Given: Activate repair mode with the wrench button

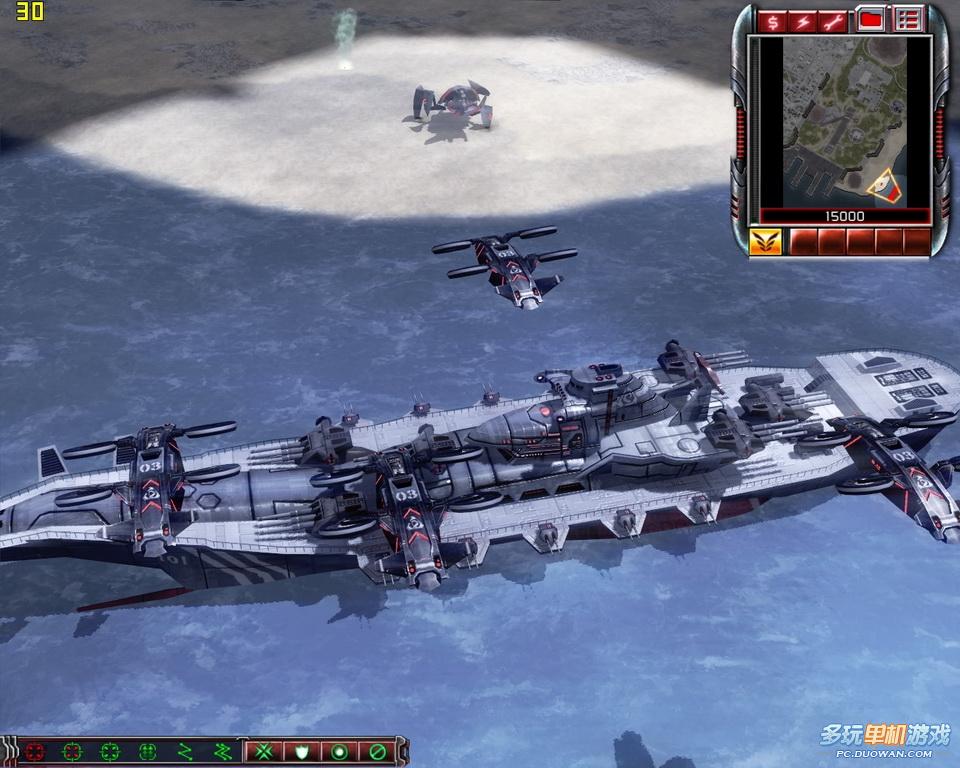Looking at the screenshot, I should 833,20.
